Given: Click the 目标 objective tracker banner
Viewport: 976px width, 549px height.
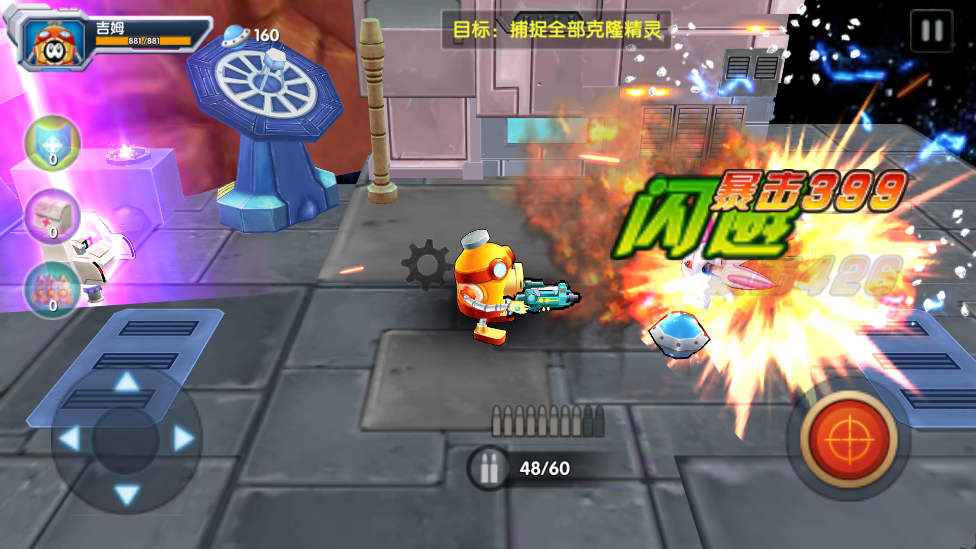Looking at the screenshot, I should click(x=557, y=30).
